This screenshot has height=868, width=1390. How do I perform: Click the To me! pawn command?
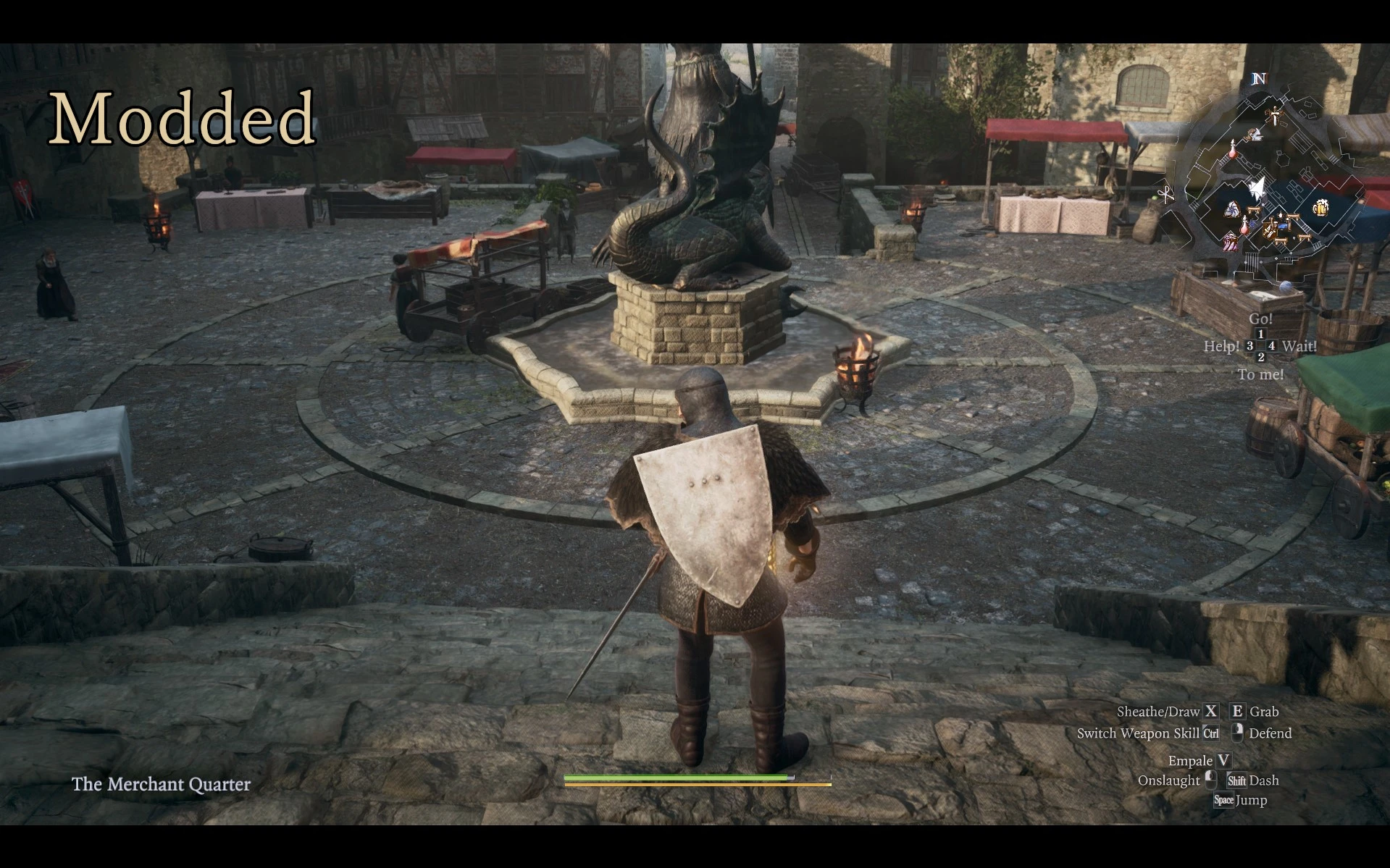1260,375
